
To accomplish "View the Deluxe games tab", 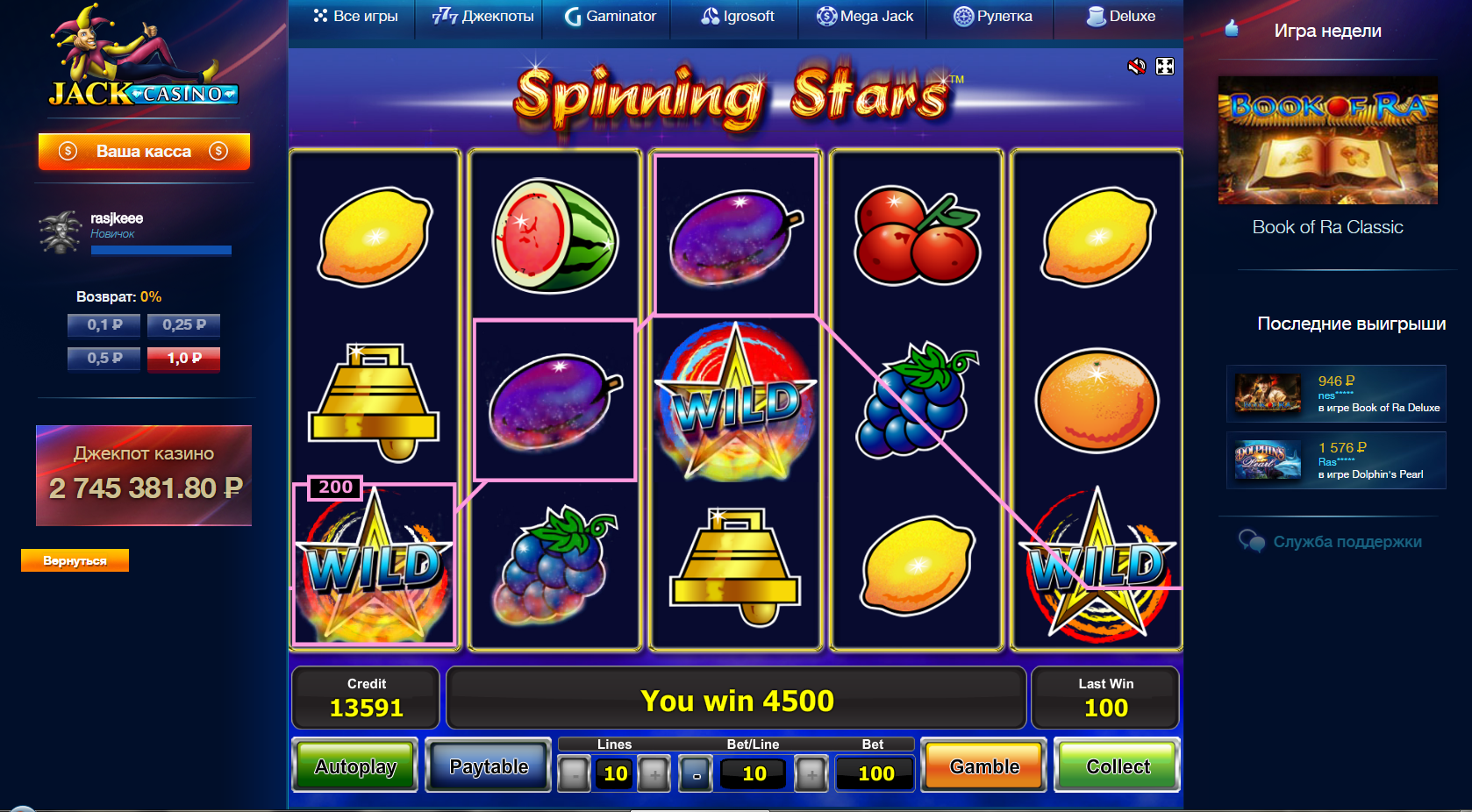I will (x=1121, y=16).
